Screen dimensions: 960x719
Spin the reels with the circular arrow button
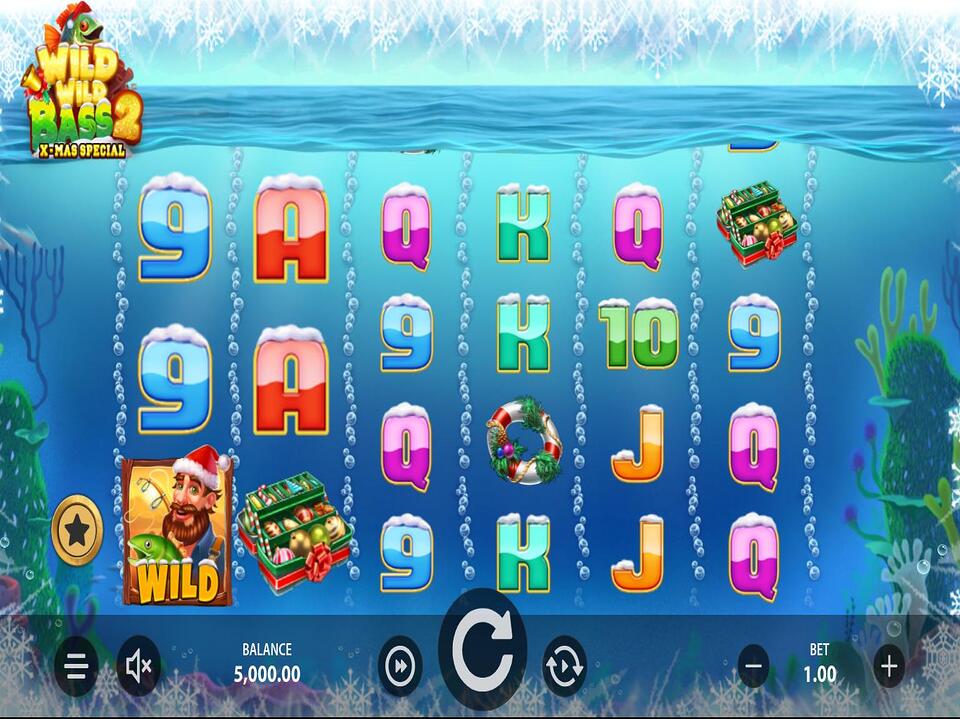(482, 649)
